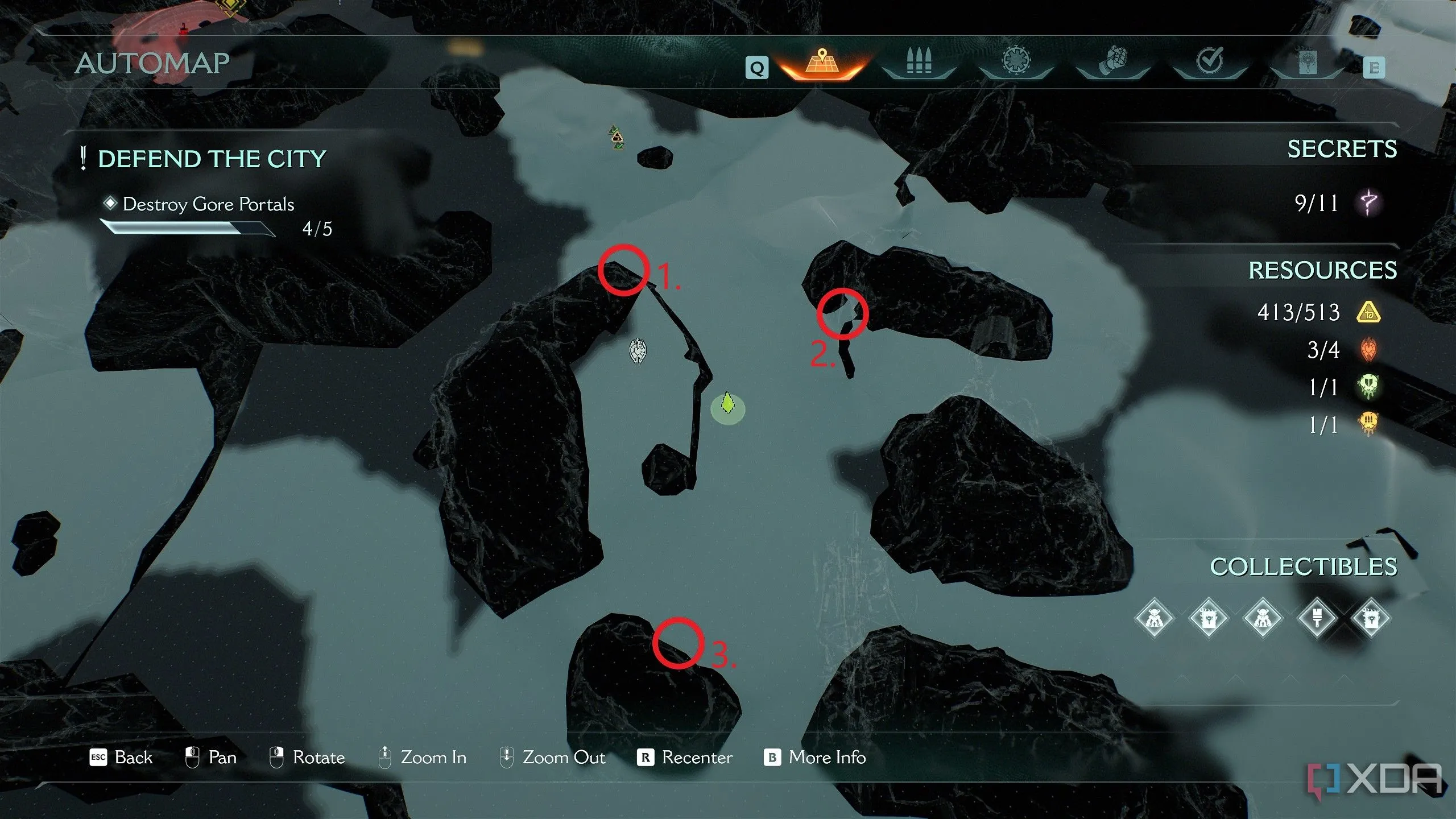This screenshot has height=819, width=1456.
Task: Switch to the Automap tab
Action: pyautogui.click(x=821, y=64)
